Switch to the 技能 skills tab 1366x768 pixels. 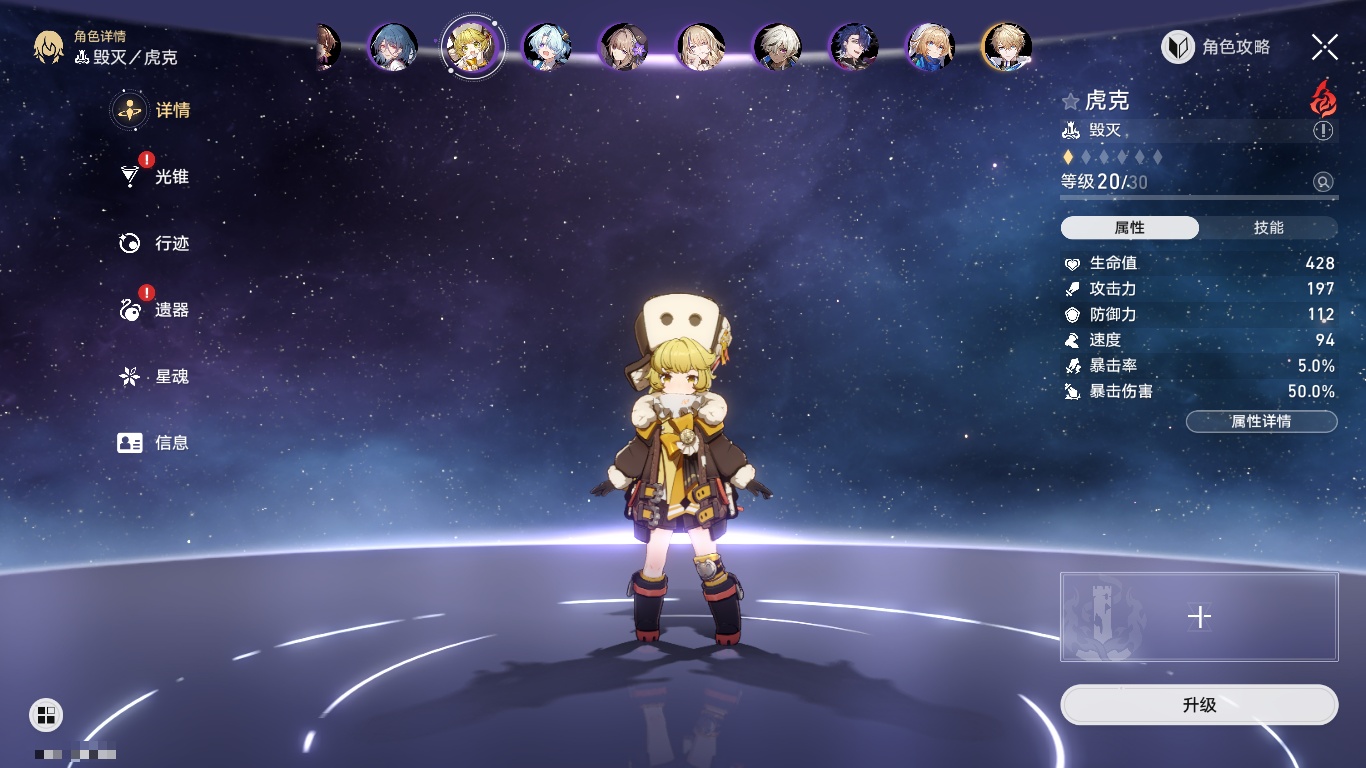1268,228
